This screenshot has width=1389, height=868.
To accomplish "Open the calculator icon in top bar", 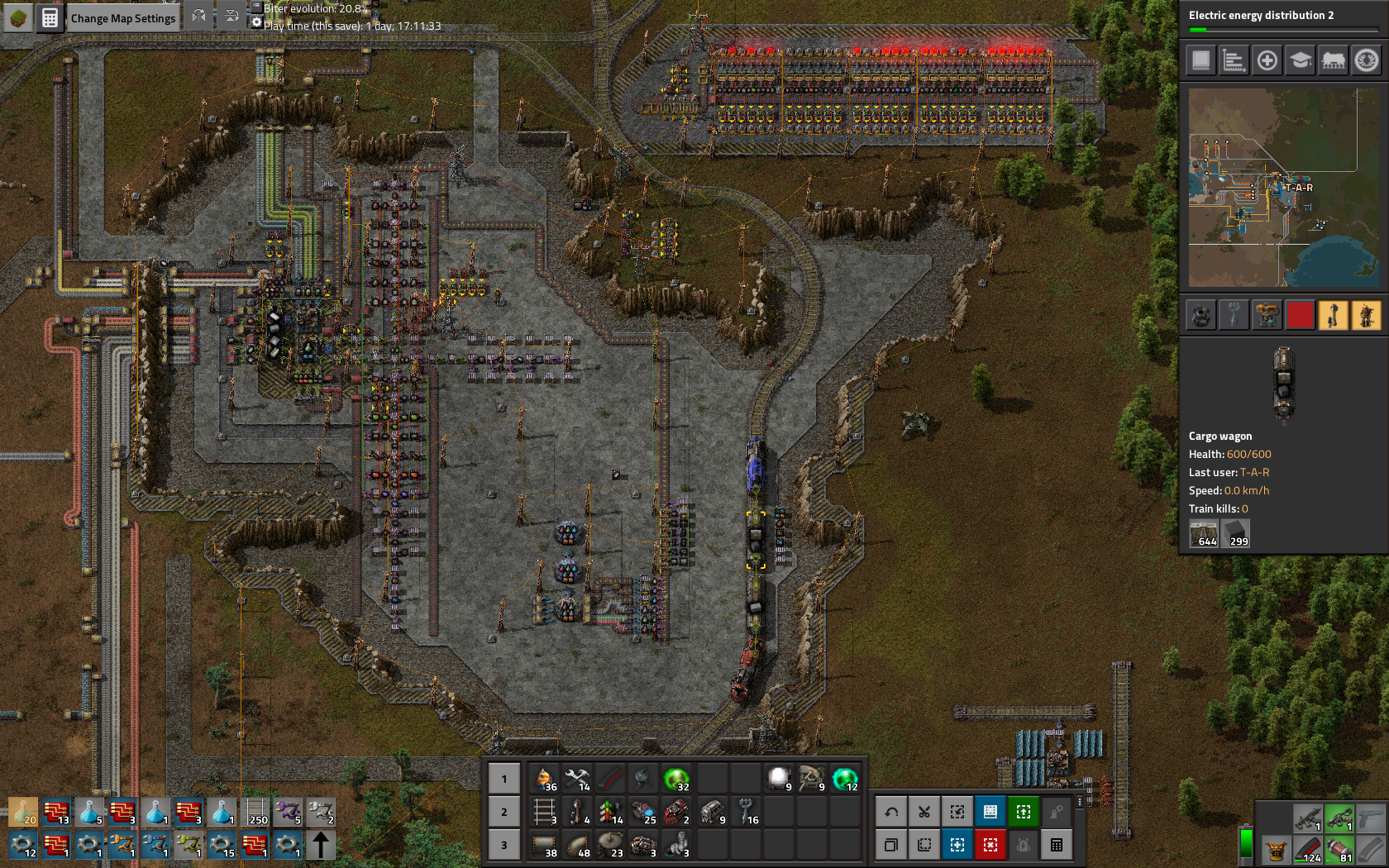I will pos(50,18).
